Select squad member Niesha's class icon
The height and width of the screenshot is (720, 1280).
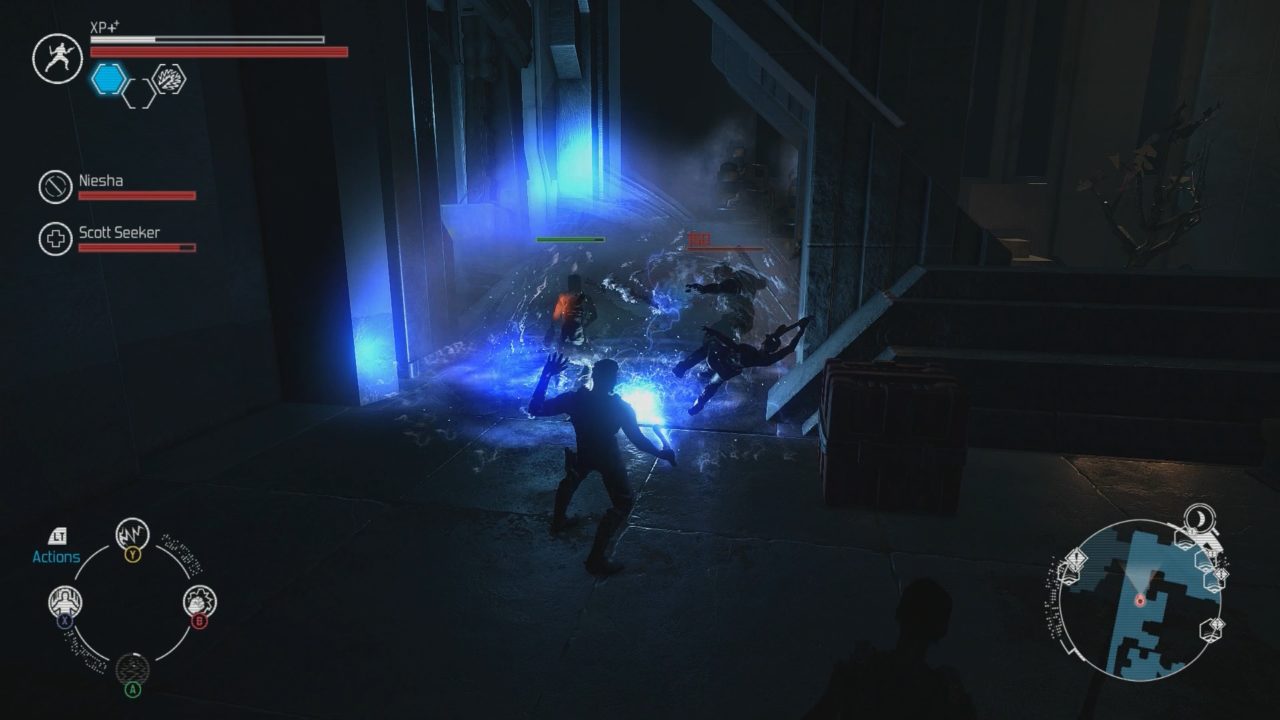55,187
